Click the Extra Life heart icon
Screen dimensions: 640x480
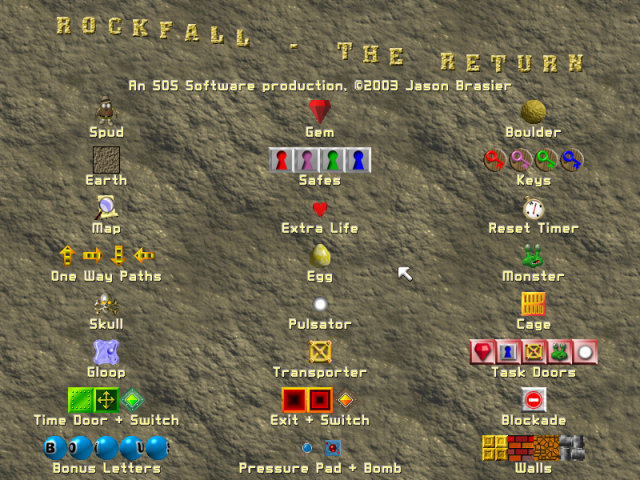point(320,209)
